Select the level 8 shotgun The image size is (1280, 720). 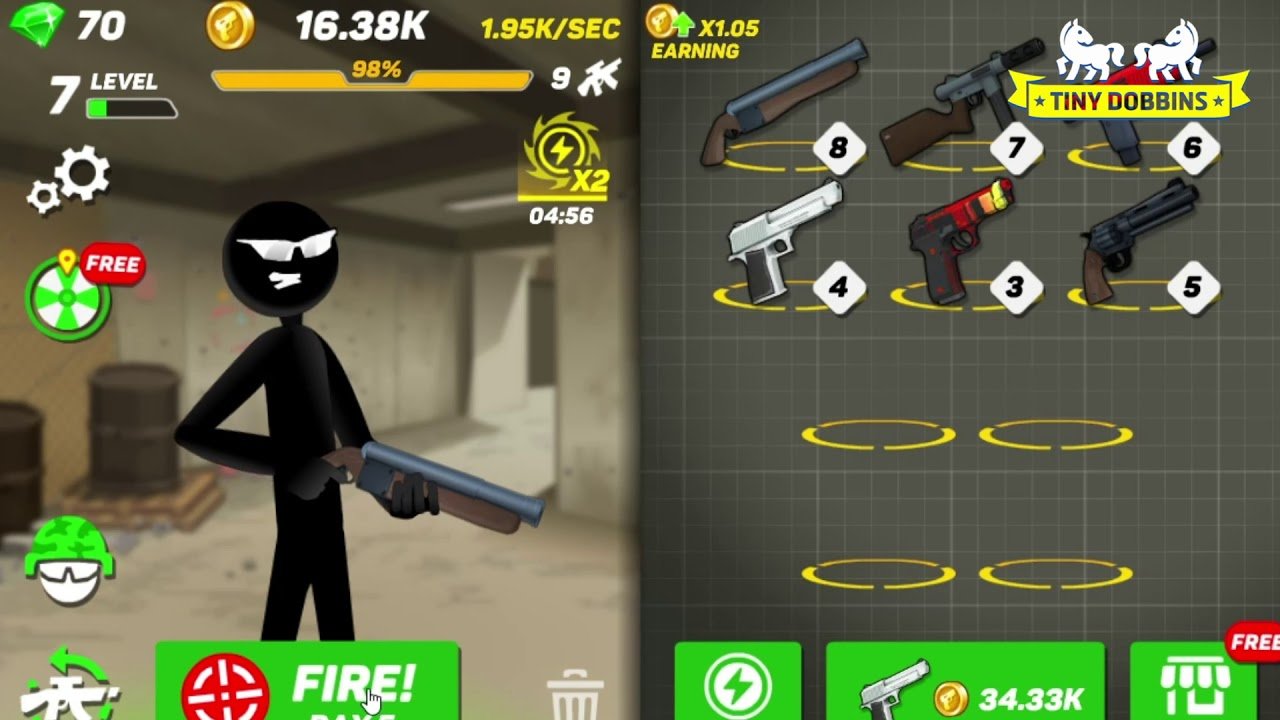tap(780, 100)
